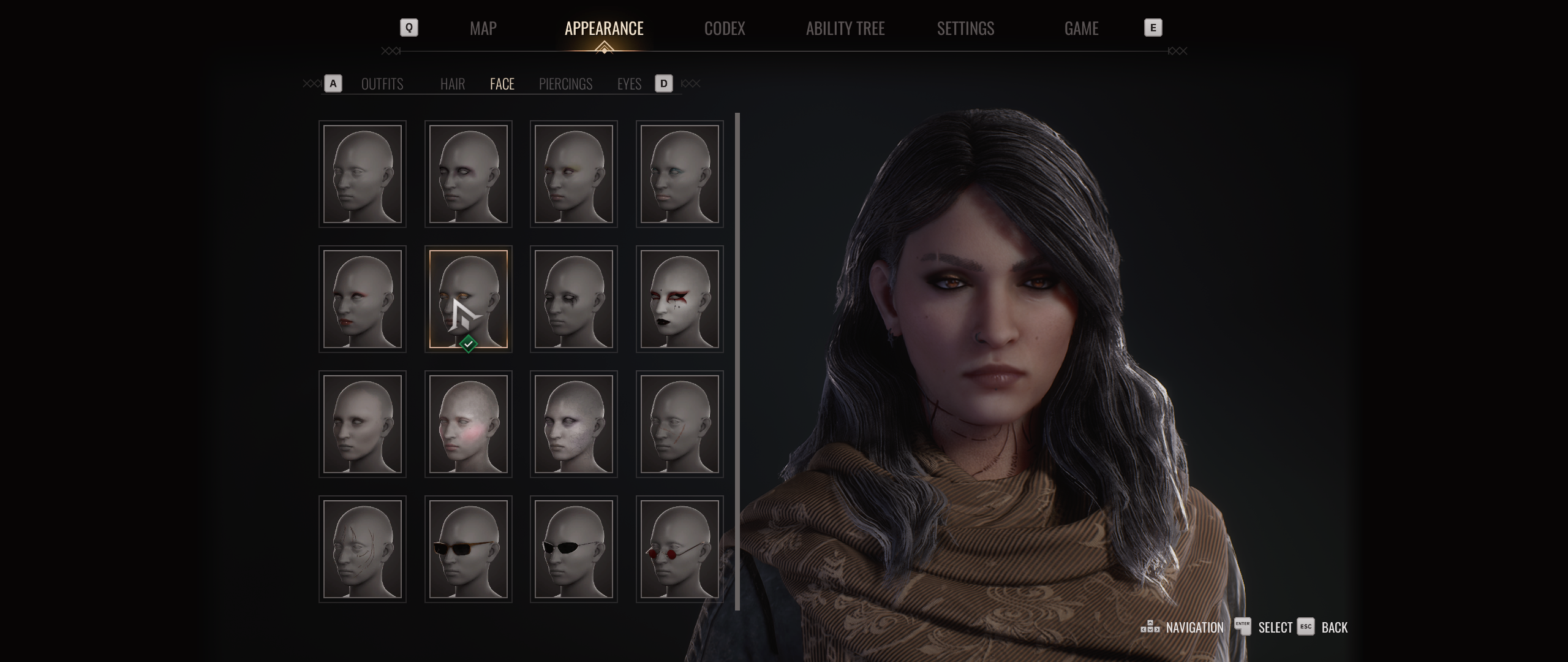Choose the running black mascara face

point(573,299)
